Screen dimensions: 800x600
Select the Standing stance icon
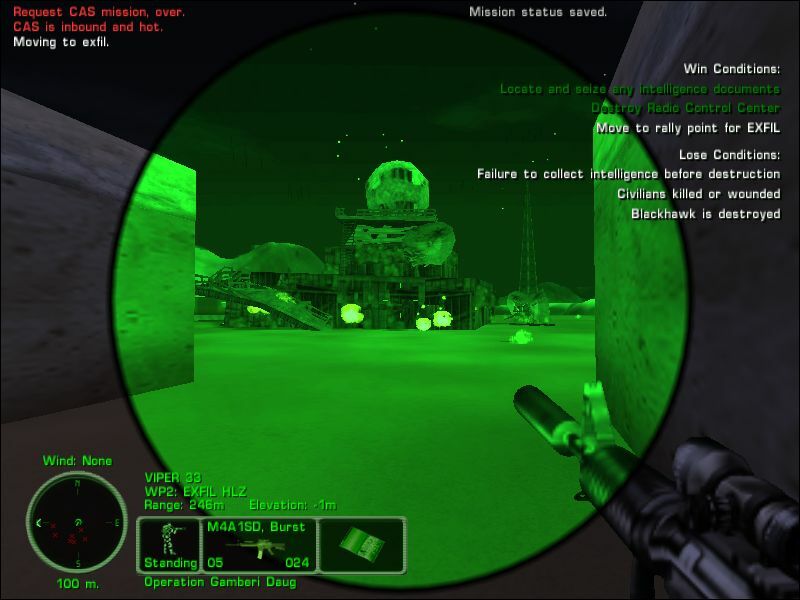coord(168,544)
